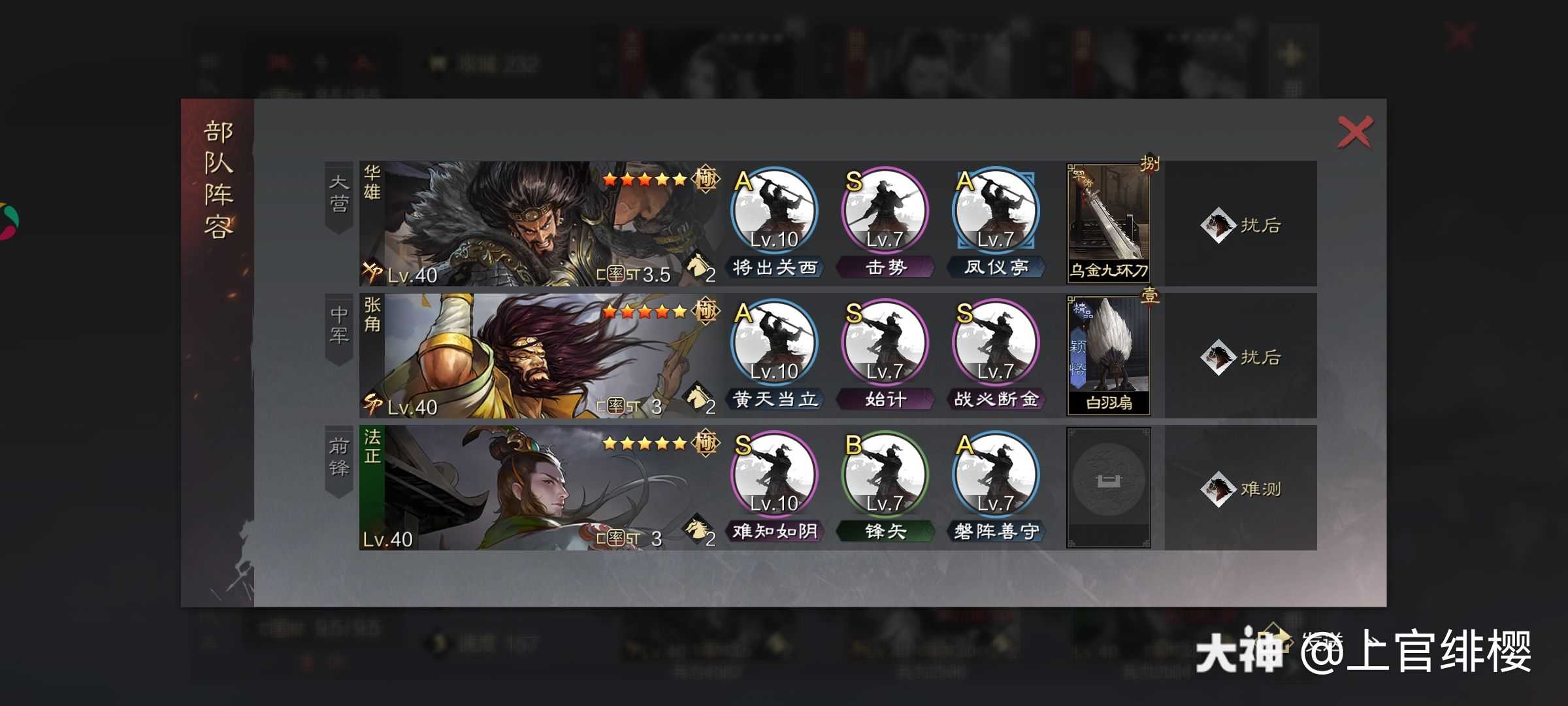Open the 将出关西 skill icon
The height and width of the screenshot is (706, 1568).
point(774,213)
